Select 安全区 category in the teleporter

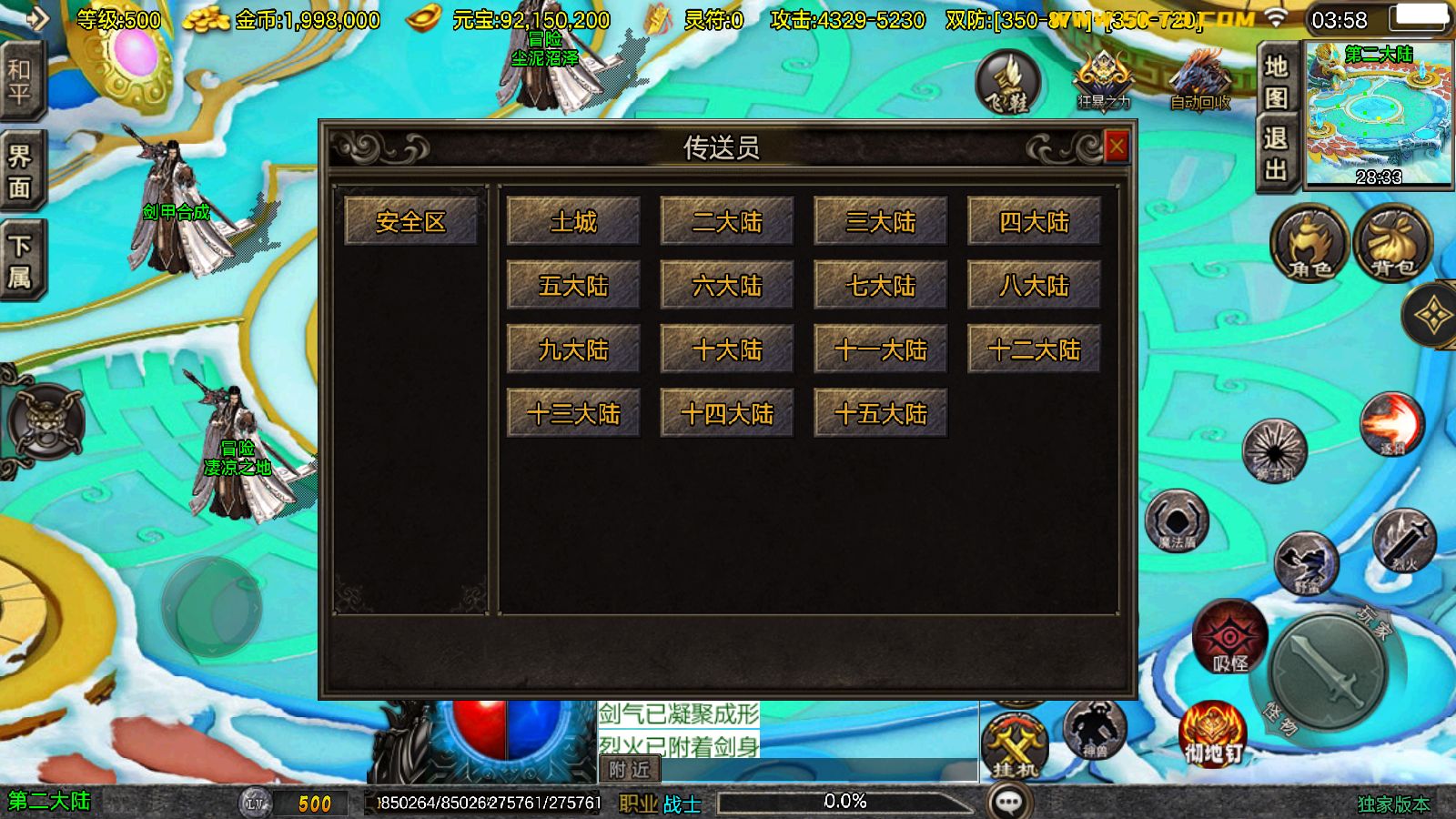(411, 221)
